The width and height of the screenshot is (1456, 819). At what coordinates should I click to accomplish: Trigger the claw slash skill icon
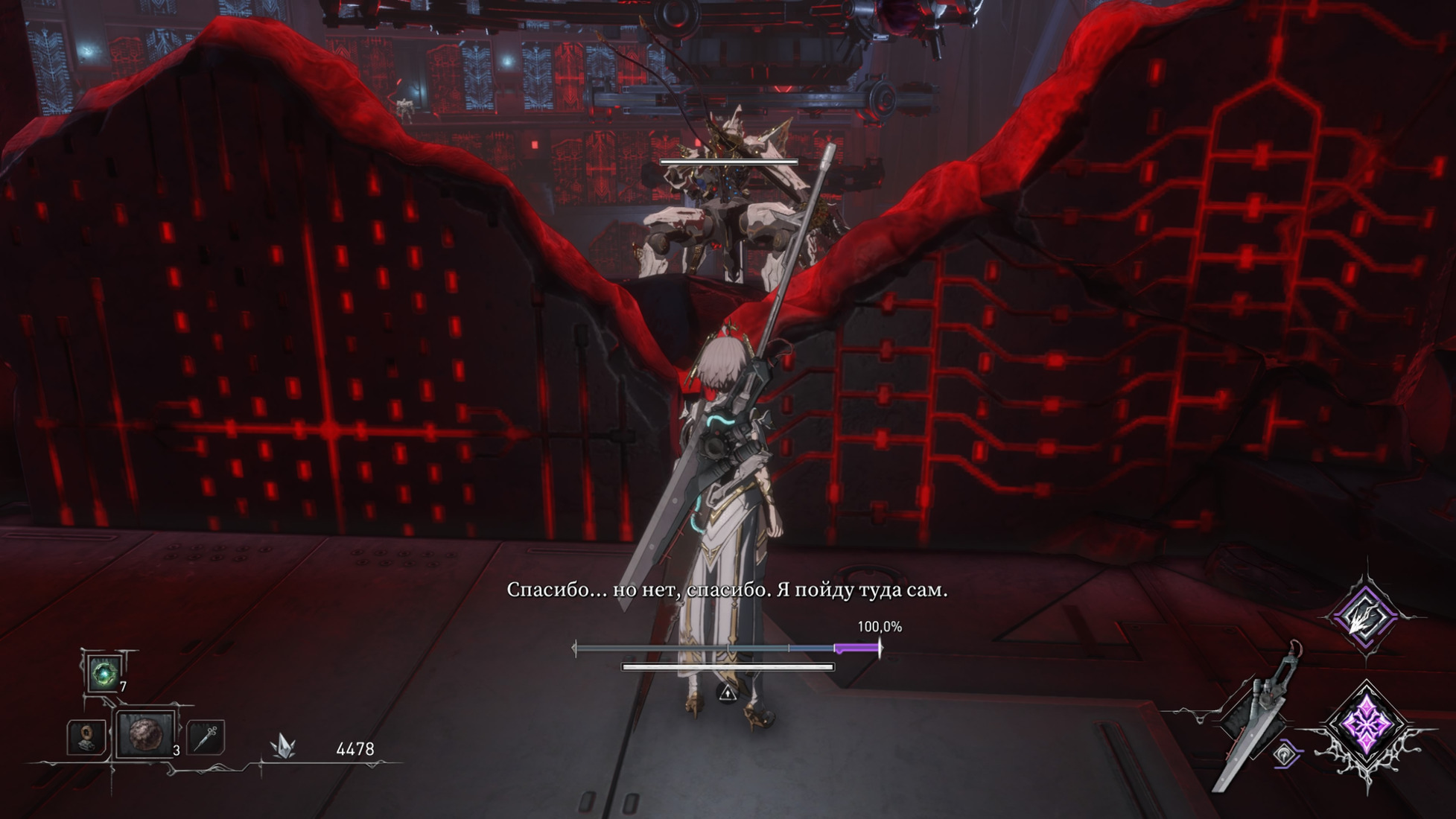coord(1365,615)
